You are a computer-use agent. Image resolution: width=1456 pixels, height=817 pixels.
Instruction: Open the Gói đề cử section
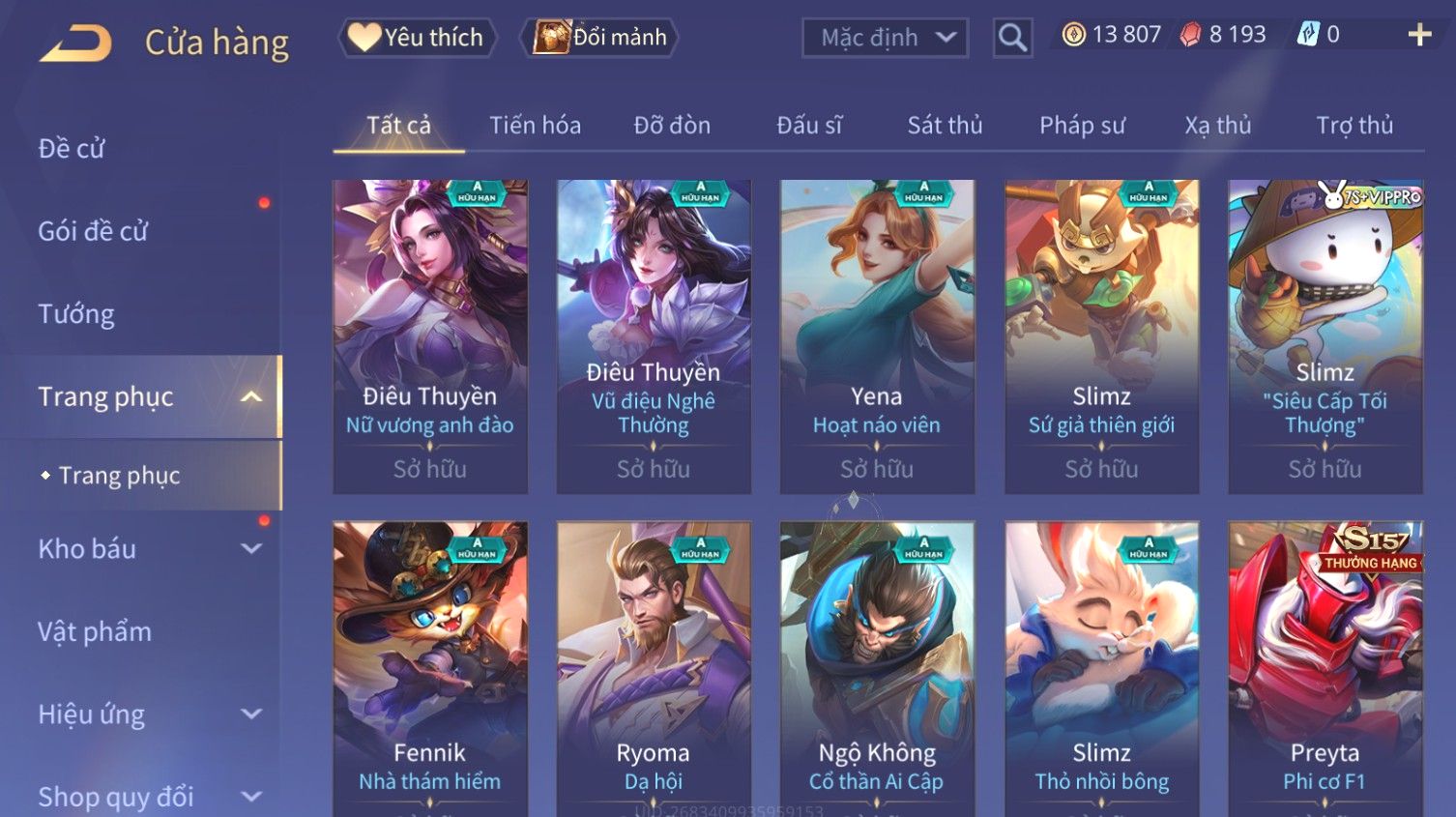pos(93,231)
